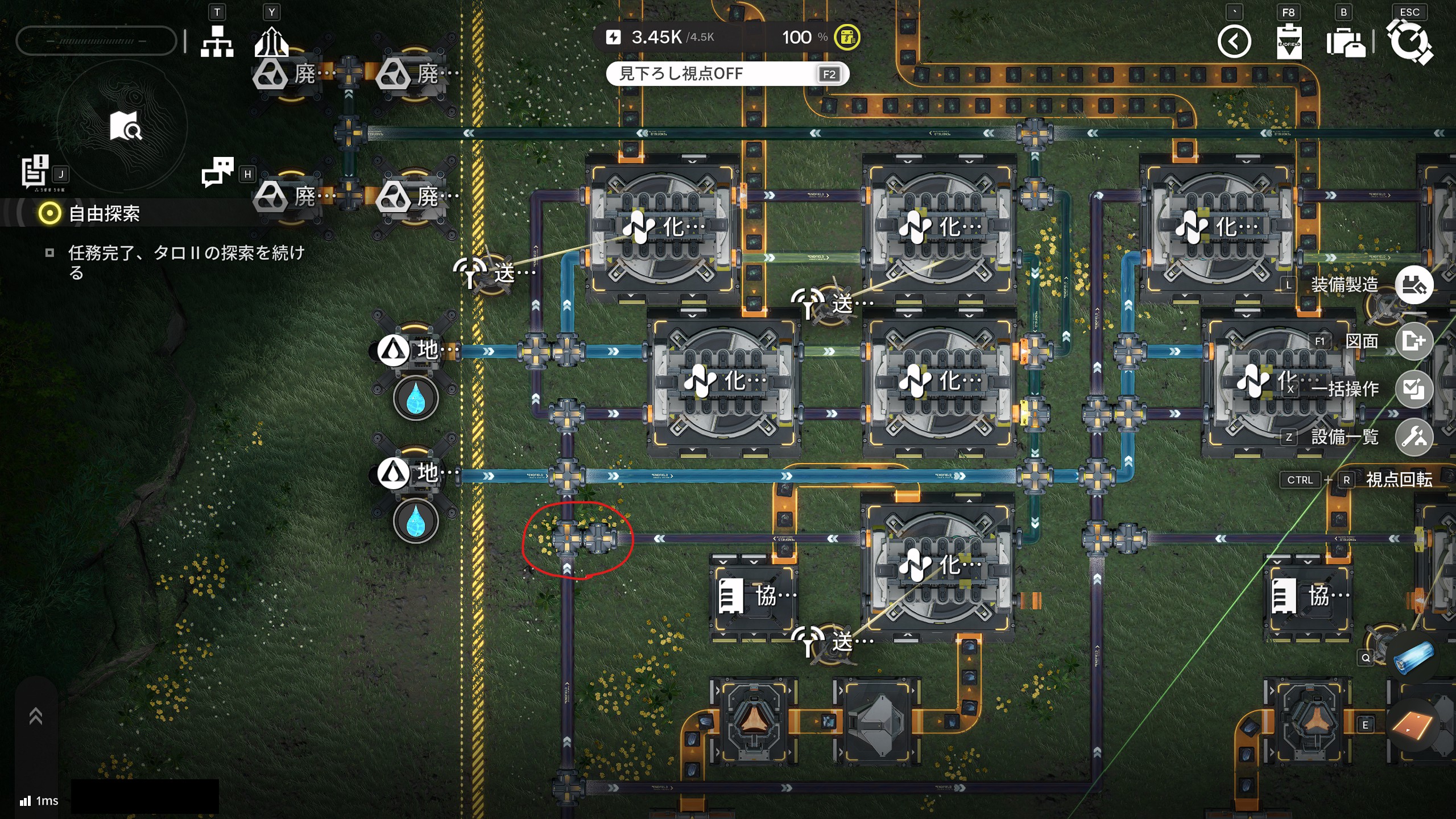Open the settings gear menu
The height and width of the screenshot is (819, 1456).
[x=1409, y=42]
